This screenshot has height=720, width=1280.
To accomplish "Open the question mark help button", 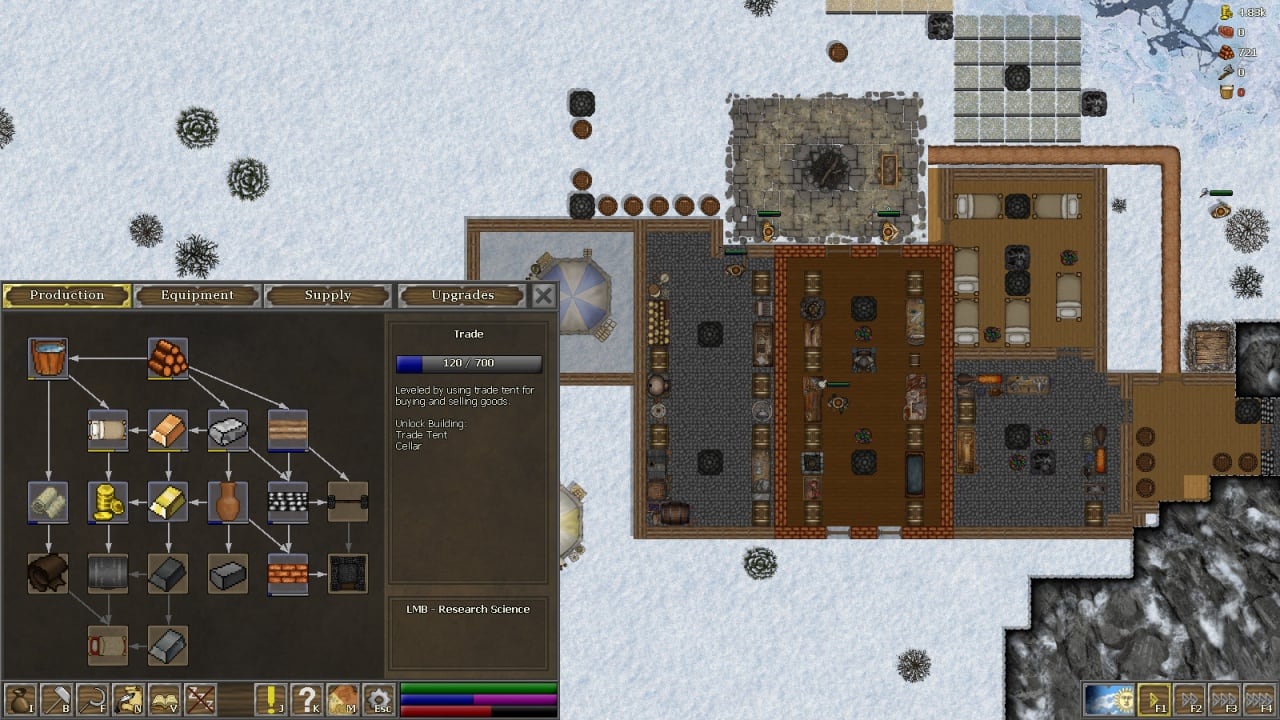I will 308,699.
